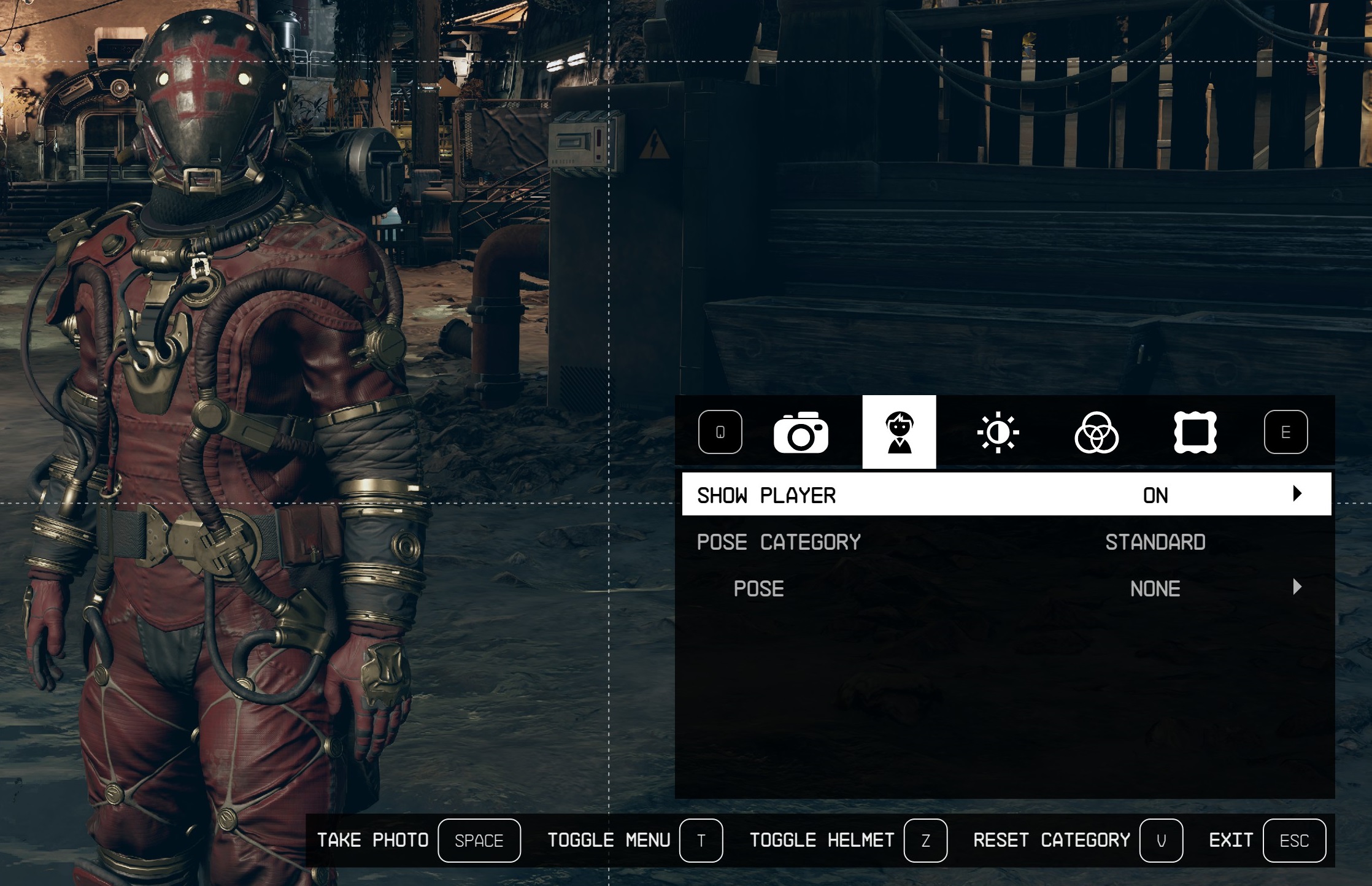Switch to the camera settings tab

801,433
